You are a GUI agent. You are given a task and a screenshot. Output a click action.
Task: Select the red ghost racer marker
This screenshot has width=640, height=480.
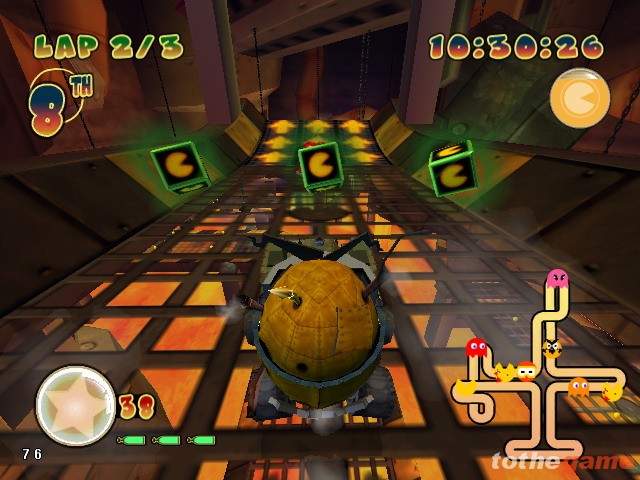(x=477, y=349)
